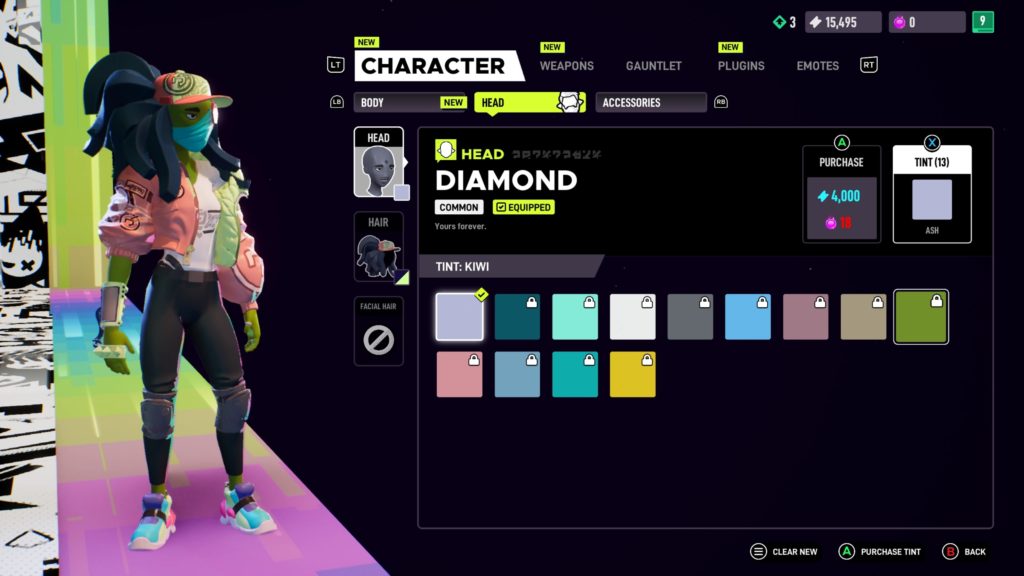Pick the equipped lavender Ash tint
The image size is (1024, 576).
(x=460, y=317)
